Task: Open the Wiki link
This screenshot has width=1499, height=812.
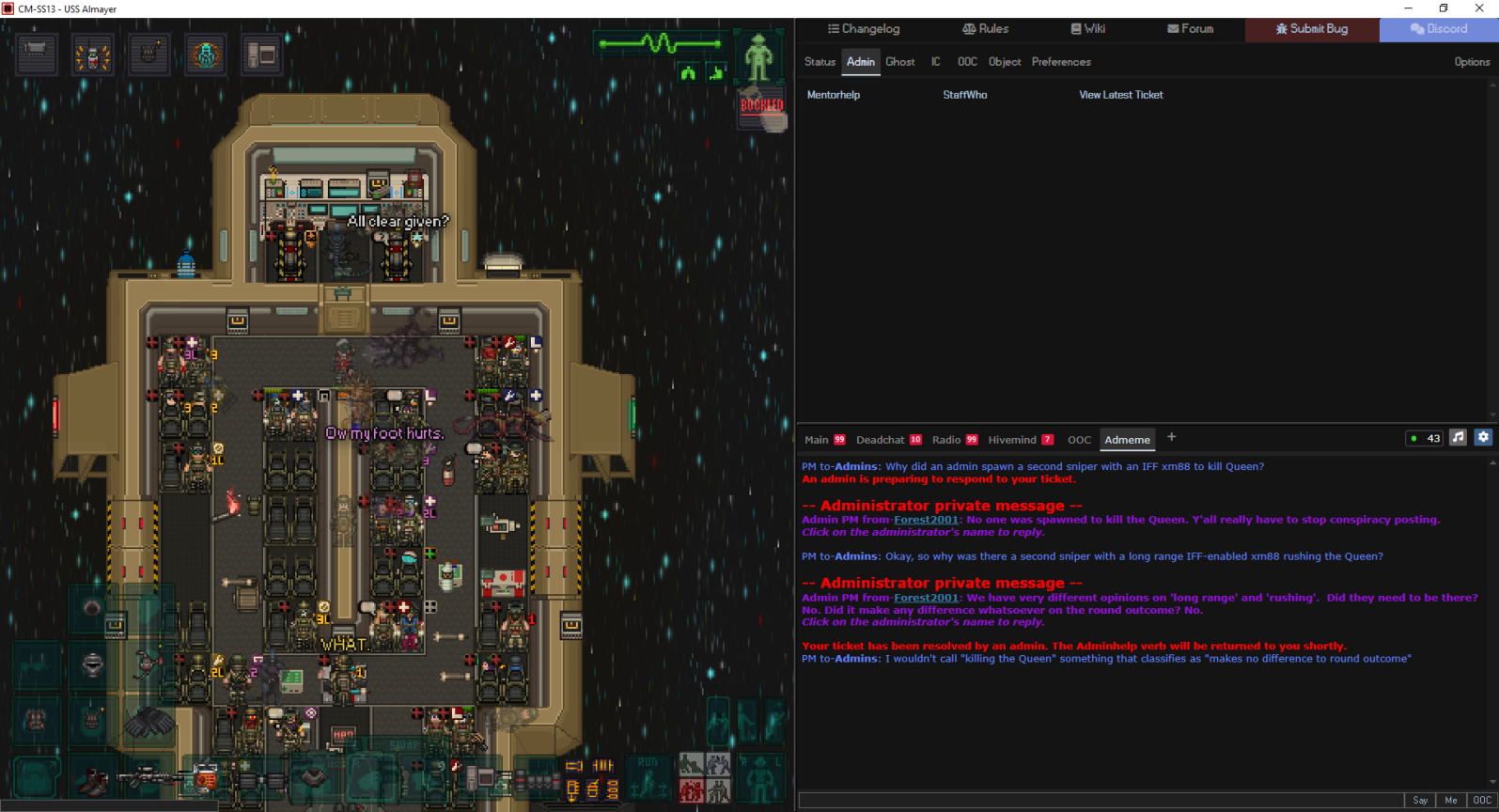Action: tap(1087, 29)
